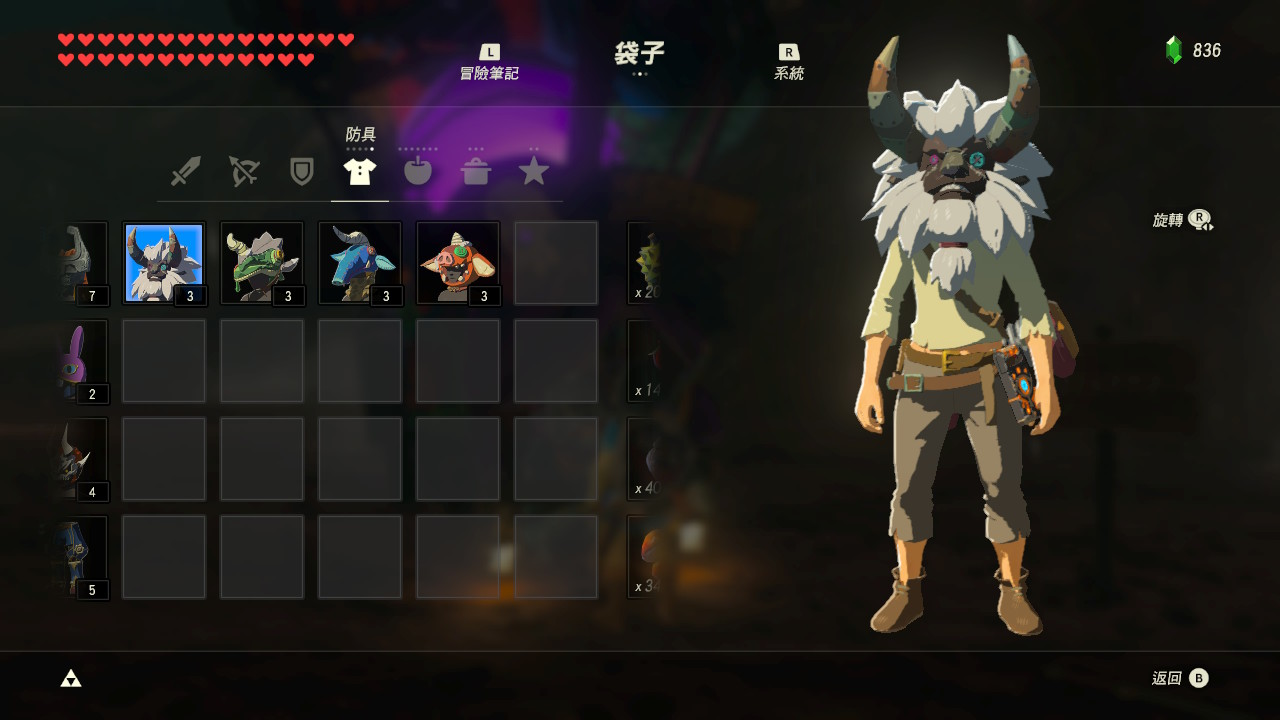Open the star key items icon
The height and width of the screenshot is (720, 1280).
(533, 170)
